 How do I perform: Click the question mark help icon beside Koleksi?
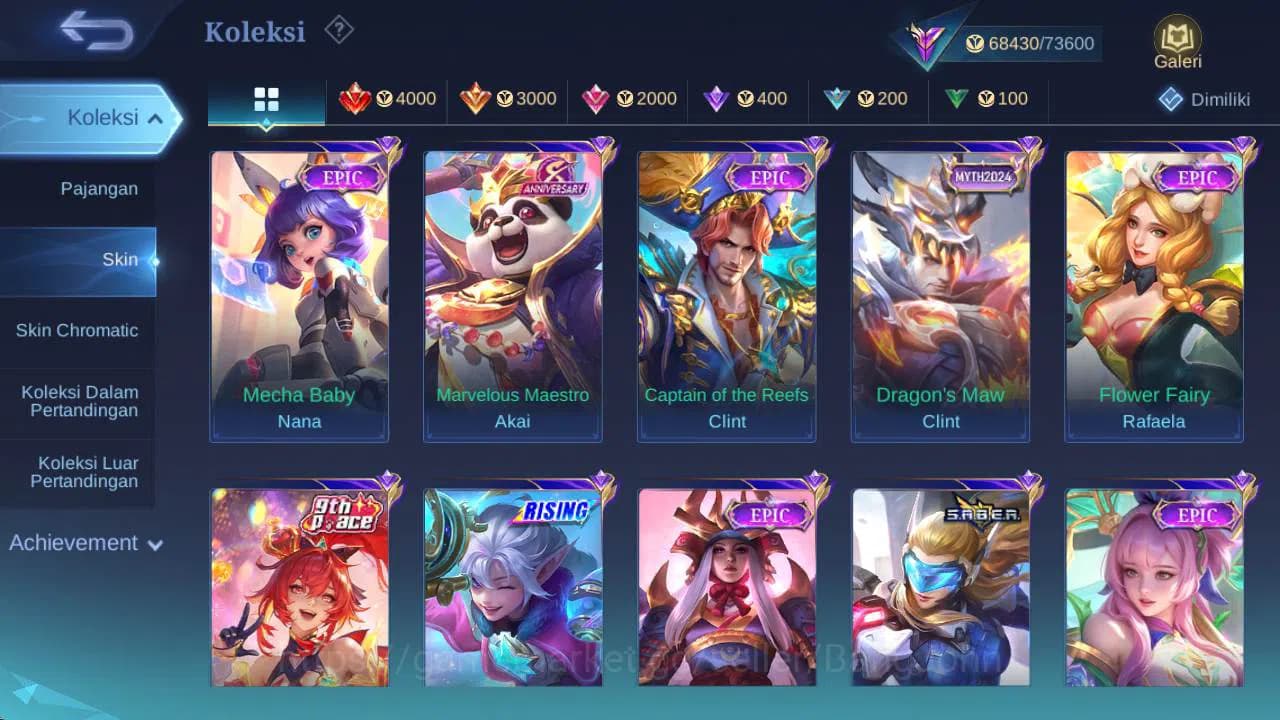337,30
